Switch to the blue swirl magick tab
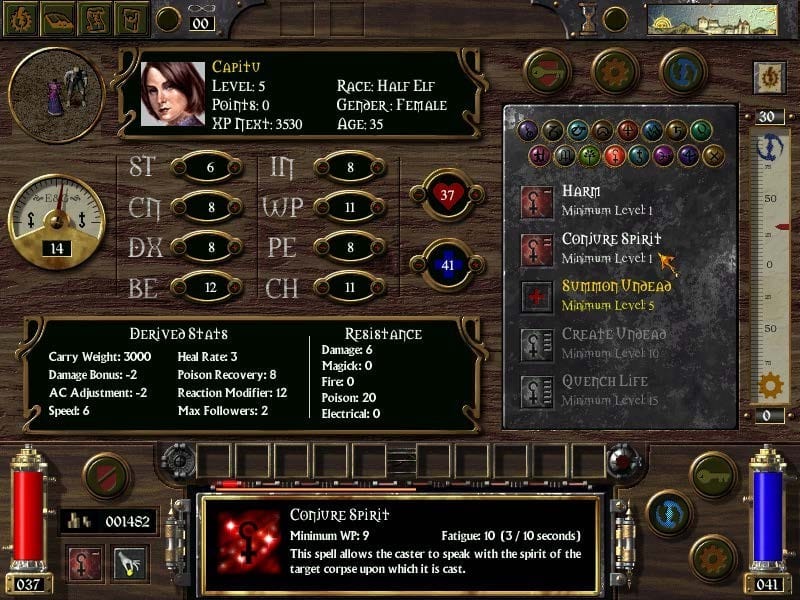Image resolution: width=800 pixels, height=600 pixels. 683,71
